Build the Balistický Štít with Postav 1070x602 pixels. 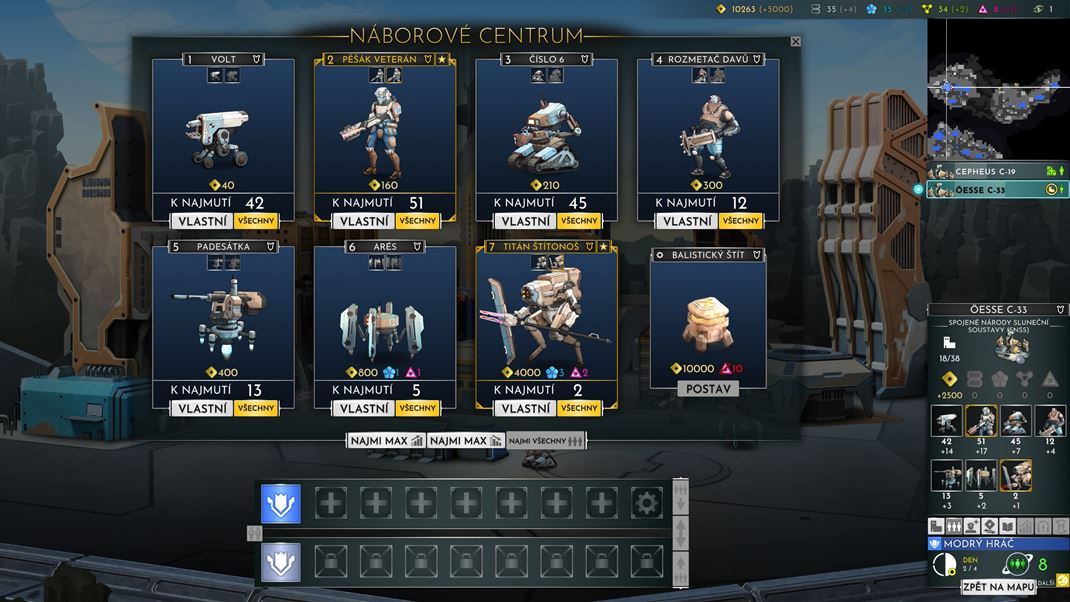708,388
